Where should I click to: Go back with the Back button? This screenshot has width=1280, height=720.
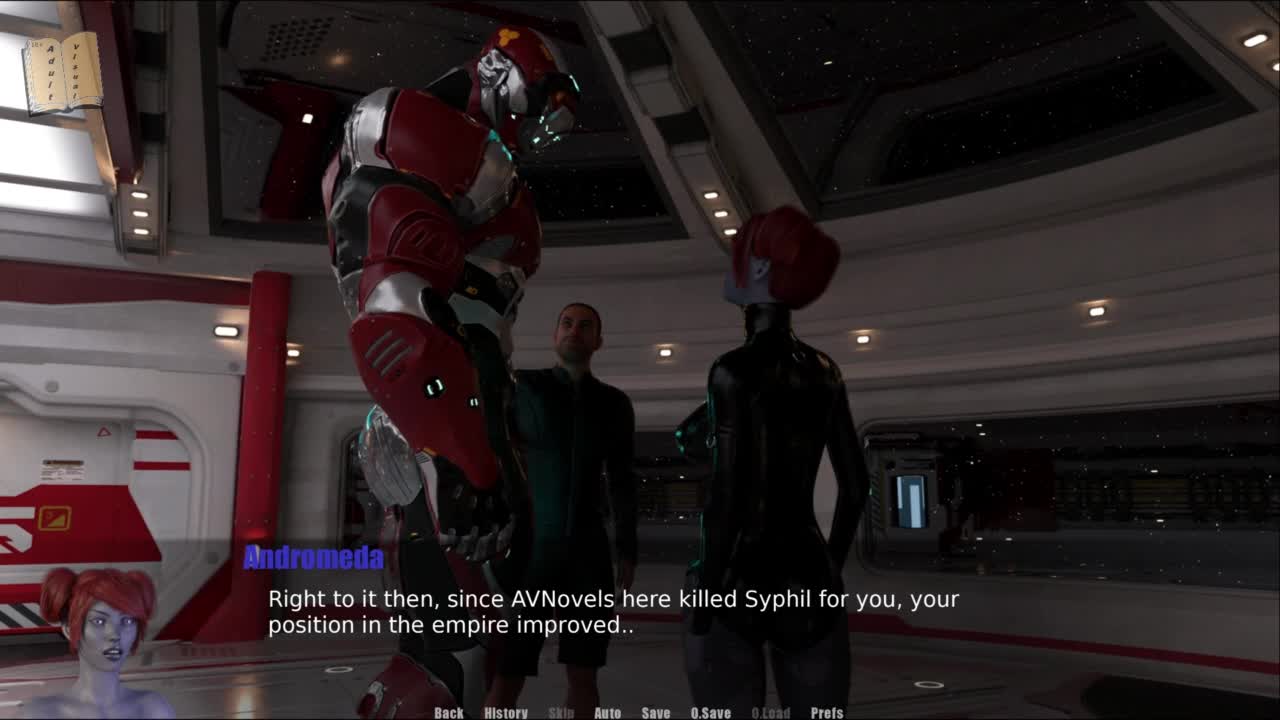449,713
